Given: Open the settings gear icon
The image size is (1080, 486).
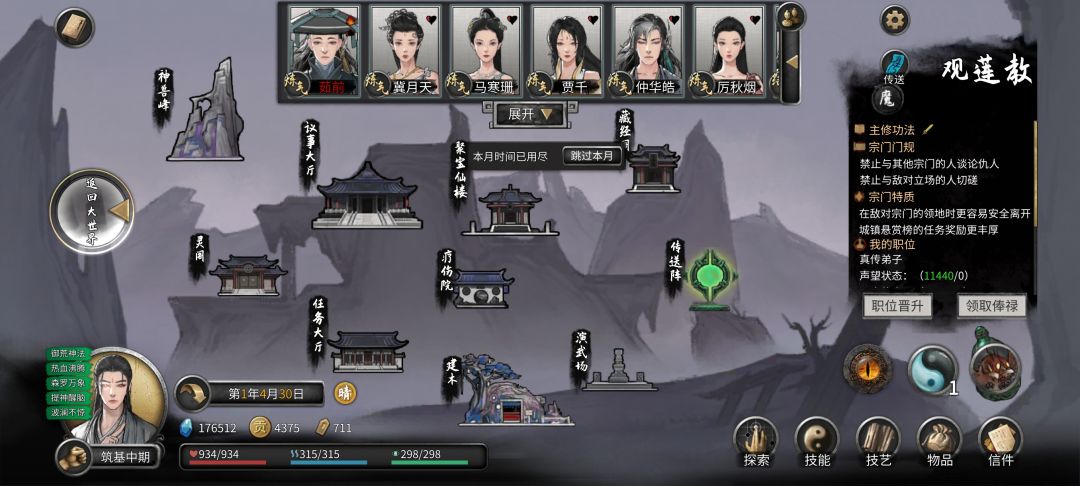Looking at the screenshot, I should [x=894, y=20].
